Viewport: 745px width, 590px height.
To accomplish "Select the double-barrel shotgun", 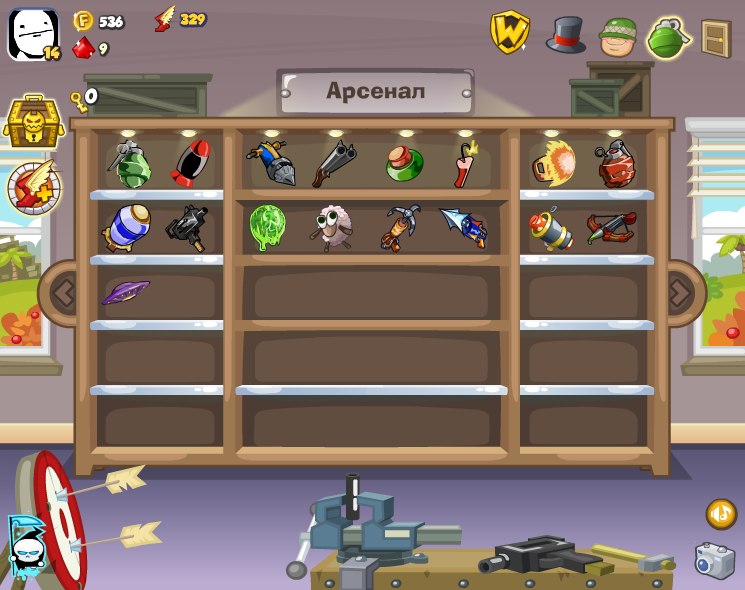I will [334, 164].
